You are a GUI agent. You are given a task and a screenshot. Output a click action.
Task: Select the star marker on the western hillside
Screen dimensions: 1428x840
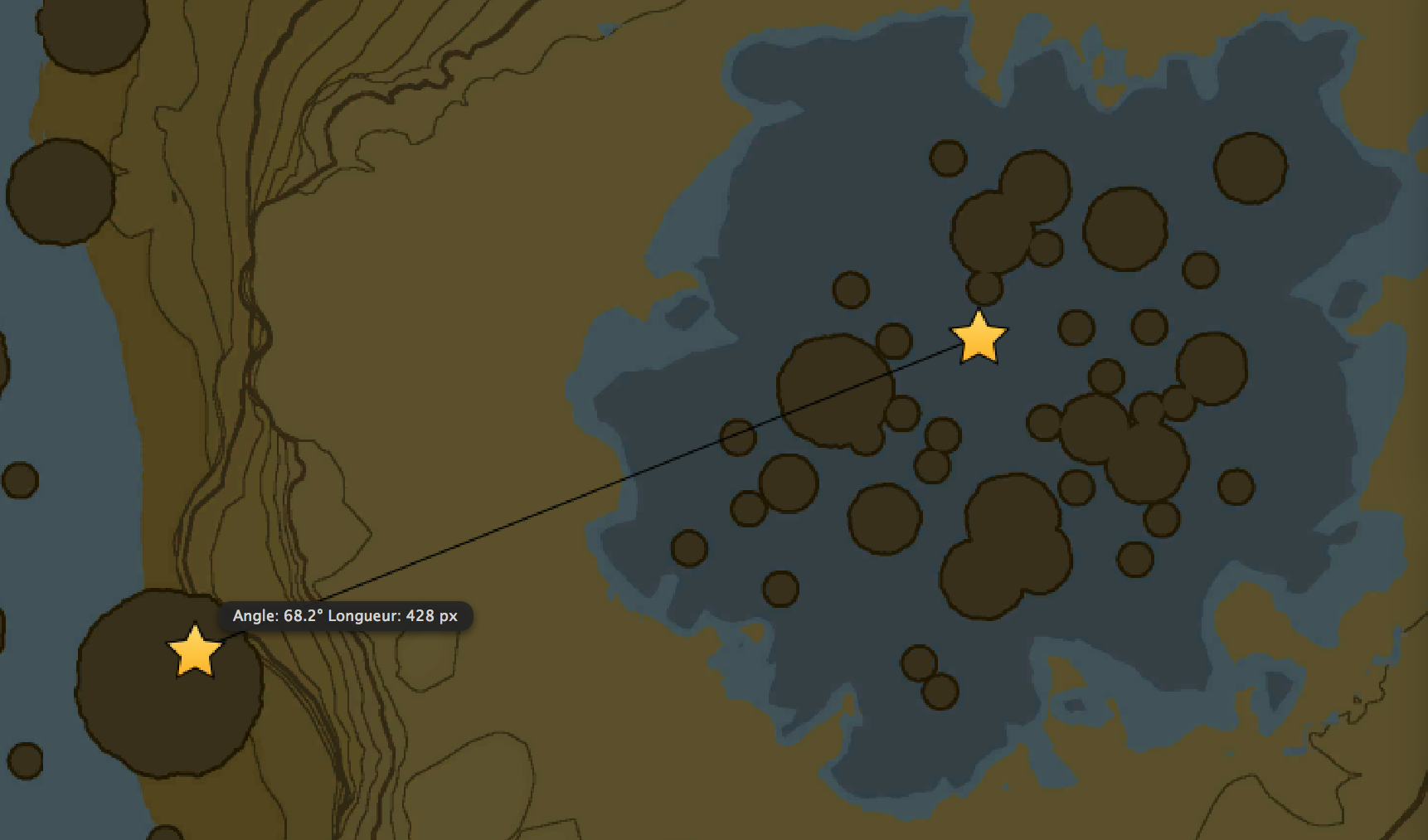coord(194,657)
